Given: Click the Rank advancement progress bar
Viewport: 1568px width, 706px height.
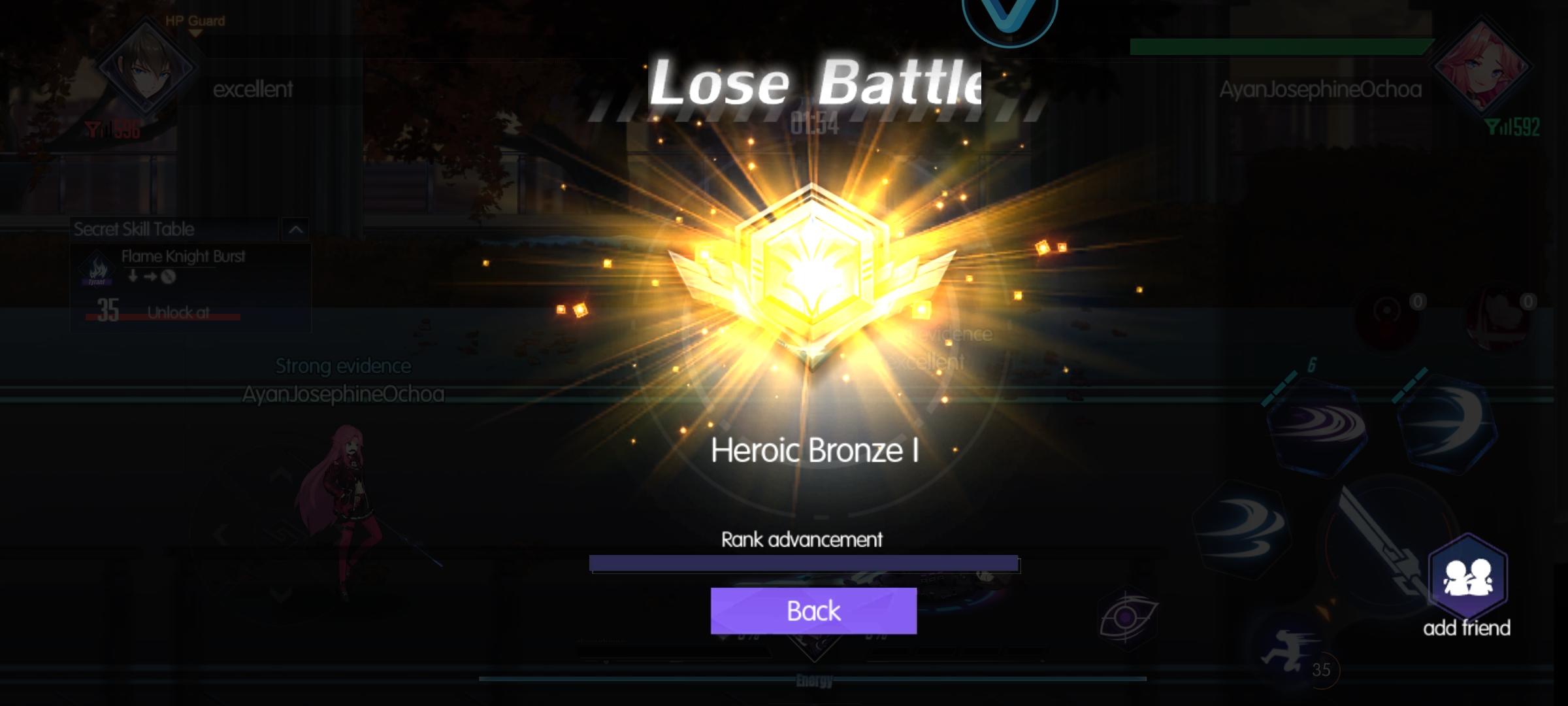Looking at the screenshot, I should [x=805, y=563].
